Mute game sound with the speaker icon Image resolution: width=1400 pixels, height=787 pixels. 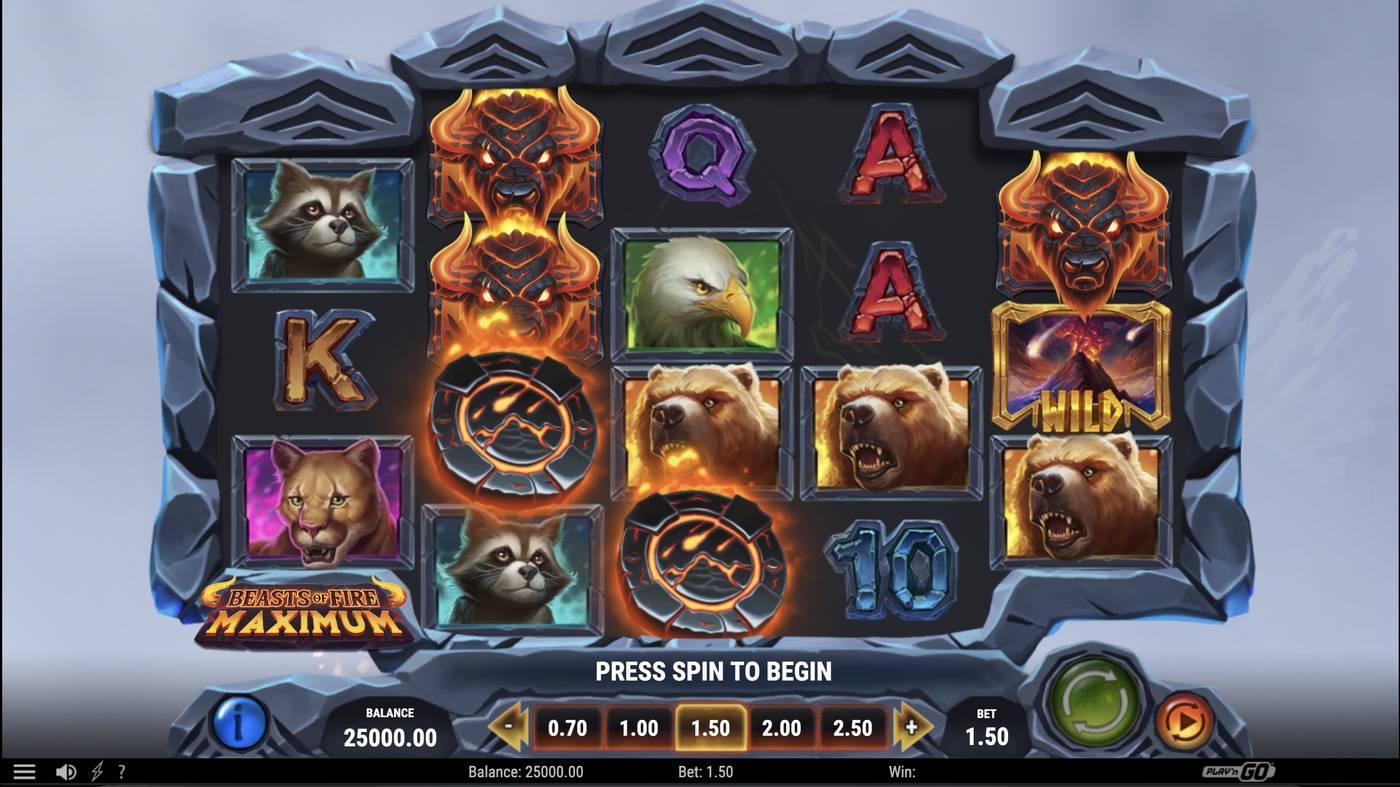click(x=66, y=770)
